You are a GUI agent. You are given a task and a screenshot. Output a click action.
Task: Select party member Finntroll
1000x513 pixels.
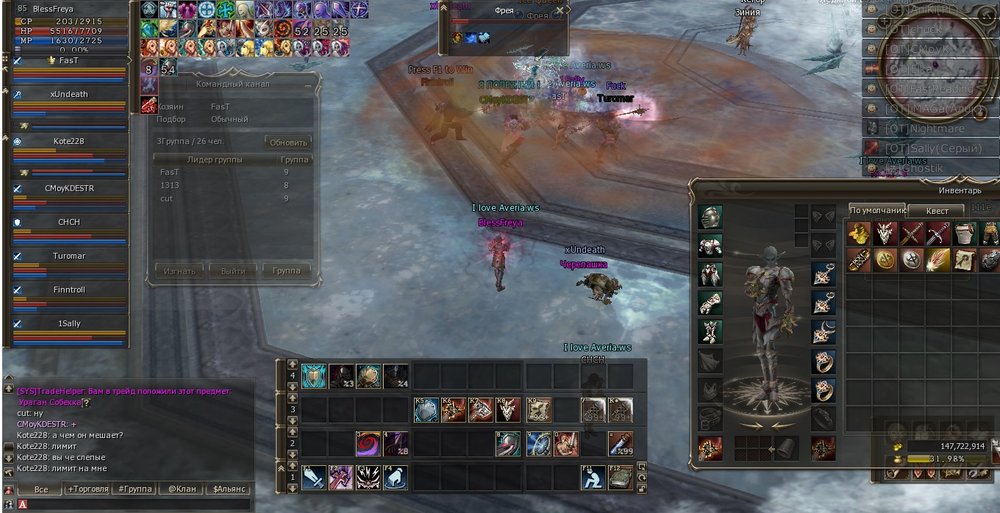click(x=69, y=289)
